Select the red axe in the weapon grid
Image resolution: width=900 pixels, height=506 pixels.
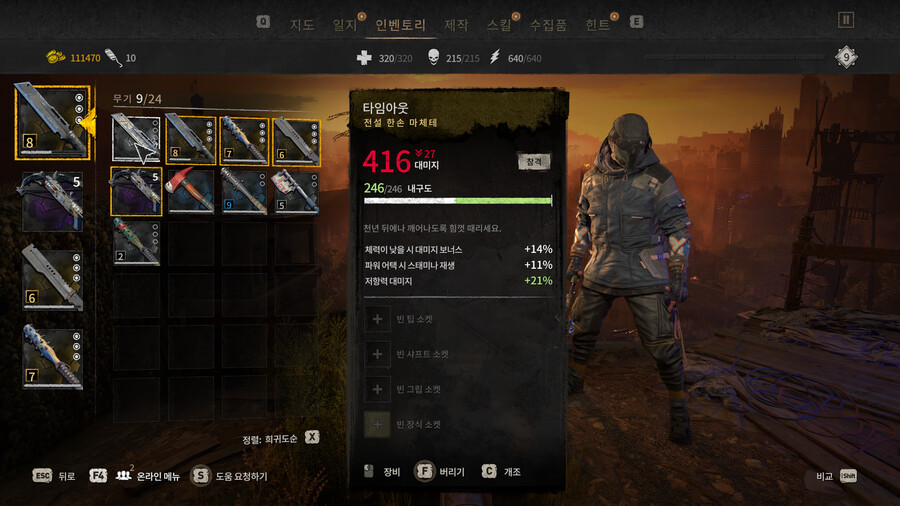pos(189,191)
